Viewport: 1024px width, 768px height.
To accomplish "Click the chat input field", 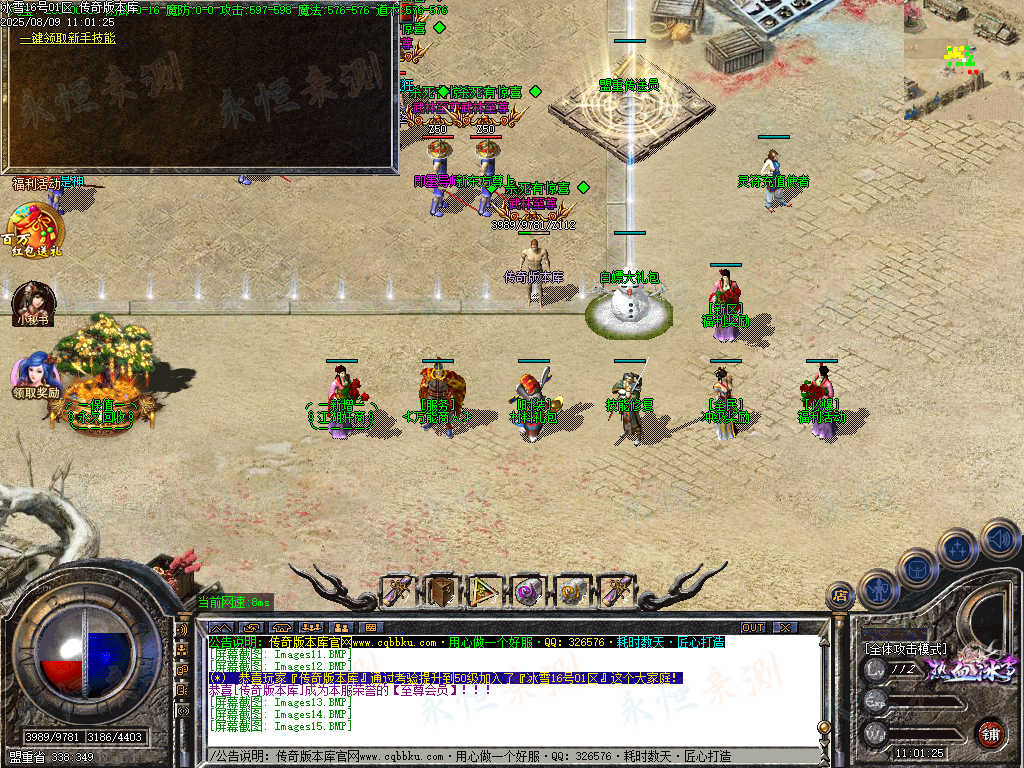I will tap(500, 756).
